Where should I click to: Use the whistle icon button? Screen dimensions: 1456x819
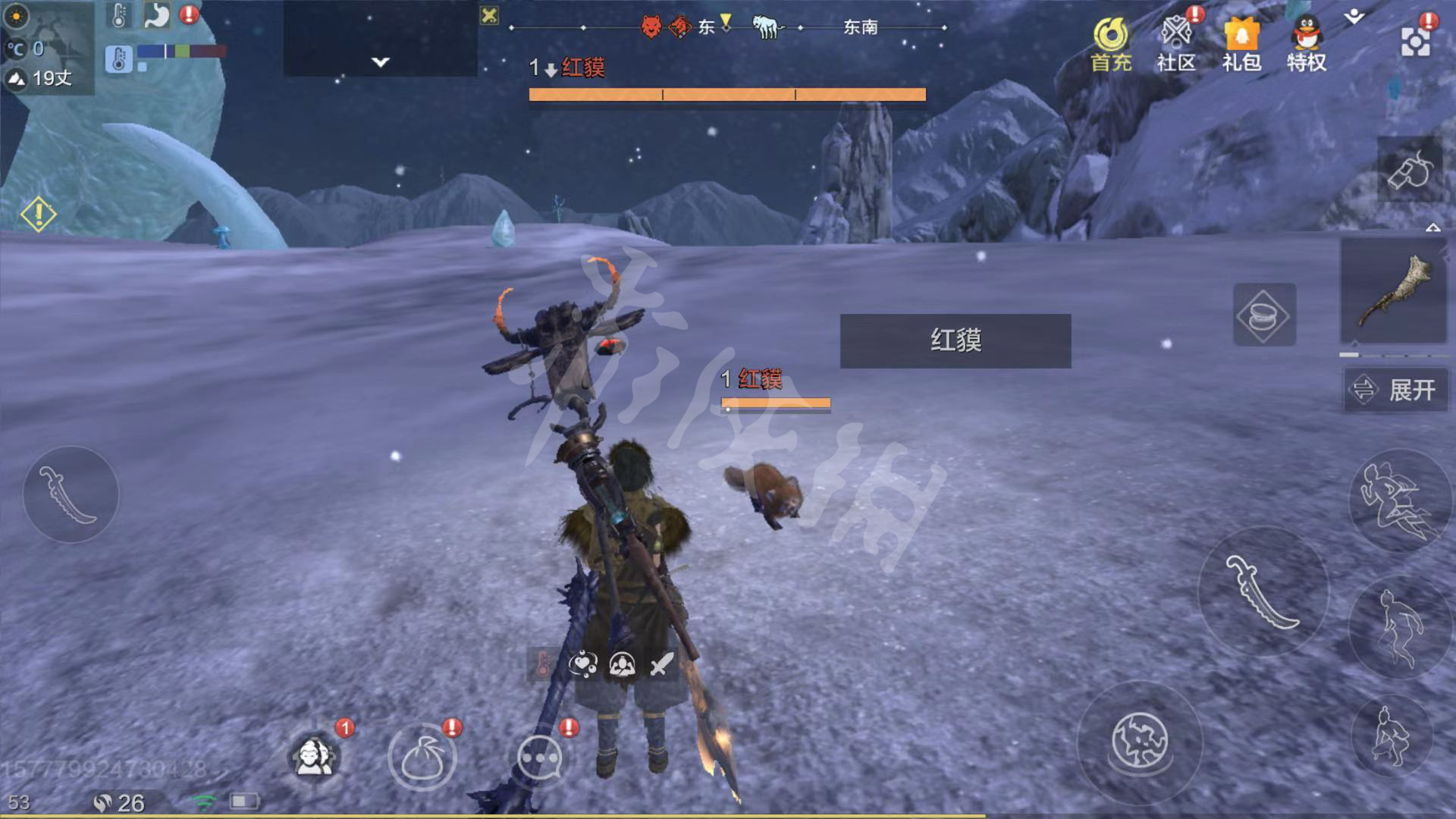[x=1410, y=170]
